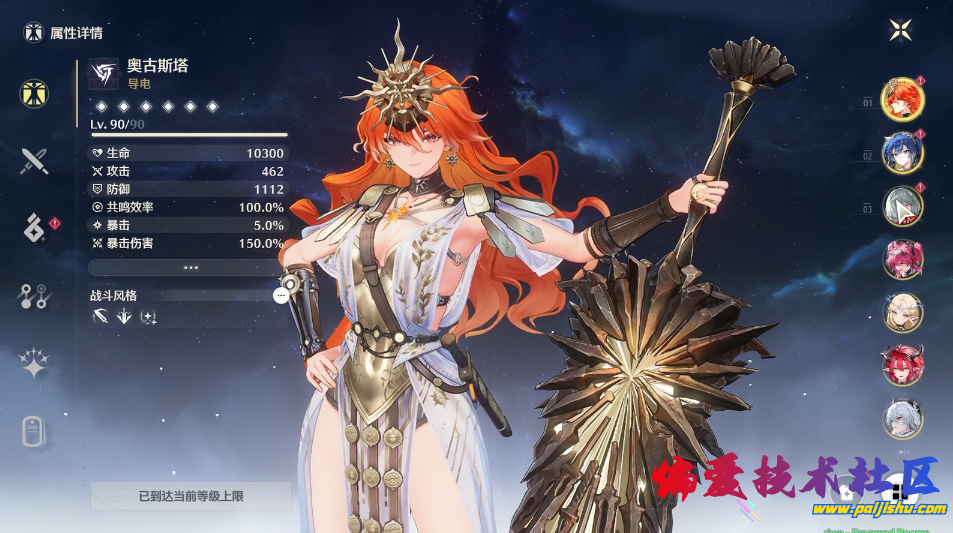Click the 奥古斯塔 element emblem icon
This screenshot has width=953, height=533.
pyautogui.click(x=103, y=73)
